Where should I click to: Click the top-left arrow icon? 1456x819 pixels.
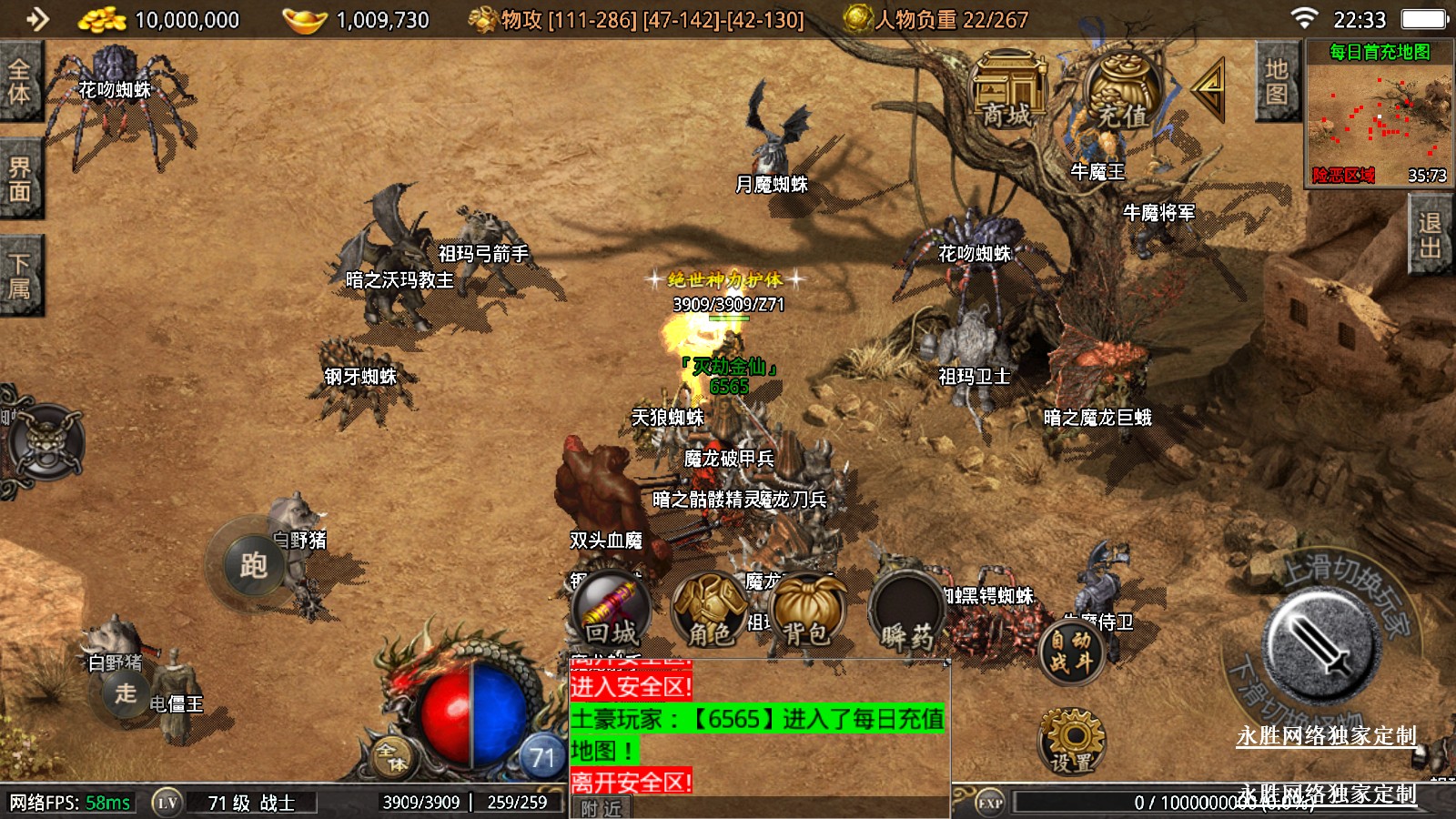[37, 19]
